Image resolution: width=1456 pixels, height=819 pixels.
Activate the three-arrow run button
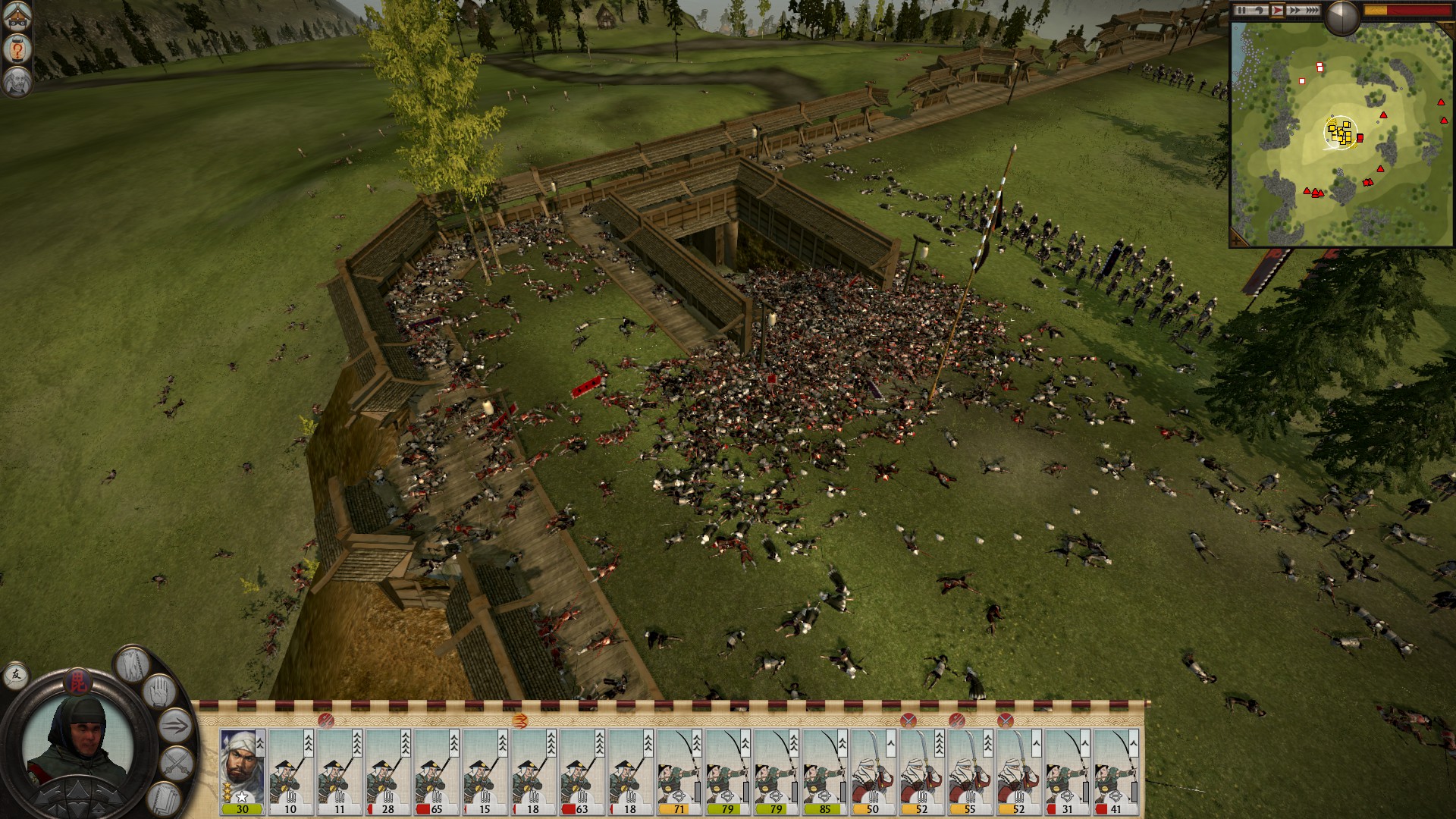pyautogui.click(x=175, y=726)
